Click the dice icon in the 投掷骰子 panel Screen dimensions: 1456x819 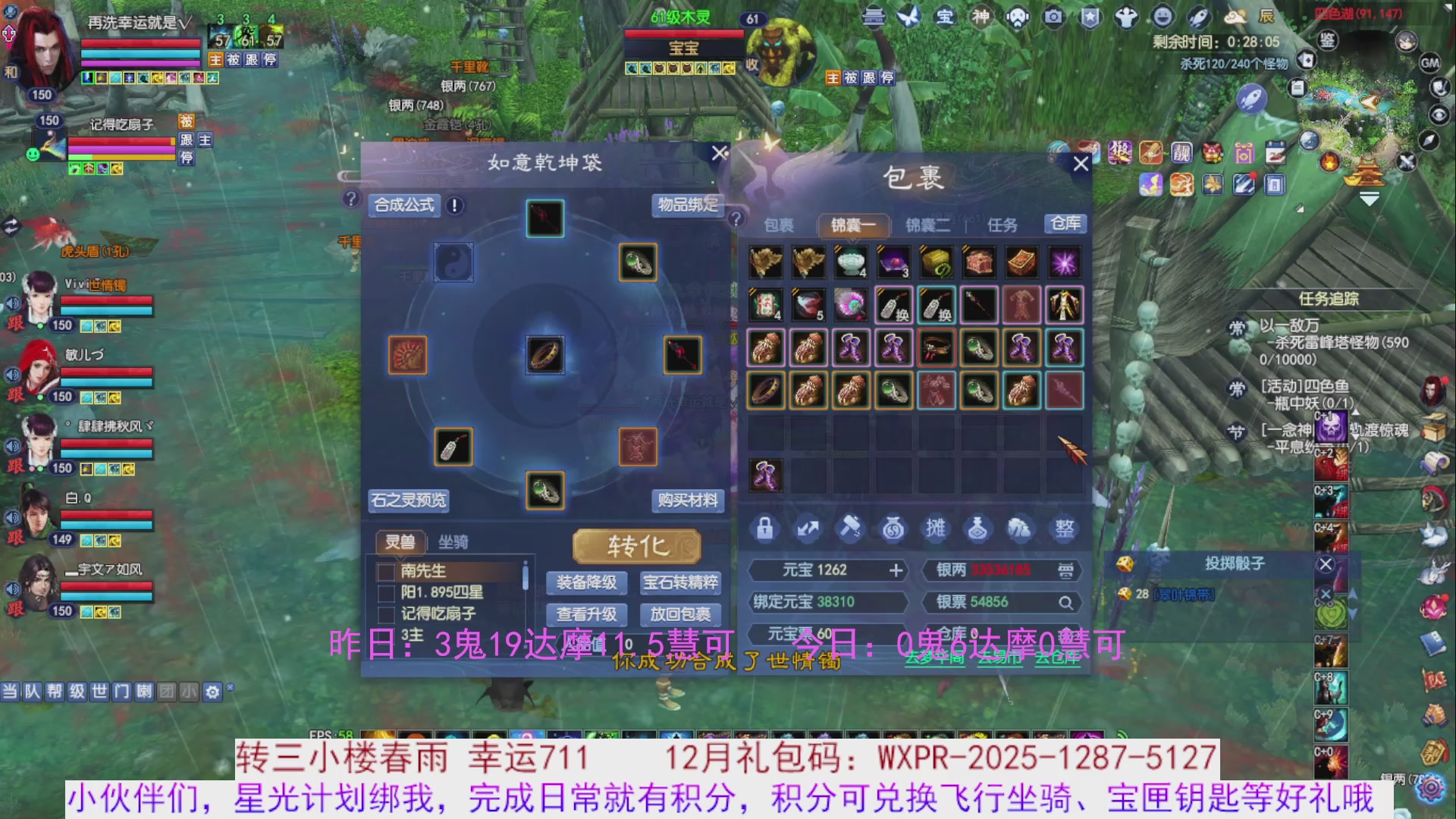[x=1127, y=565]
